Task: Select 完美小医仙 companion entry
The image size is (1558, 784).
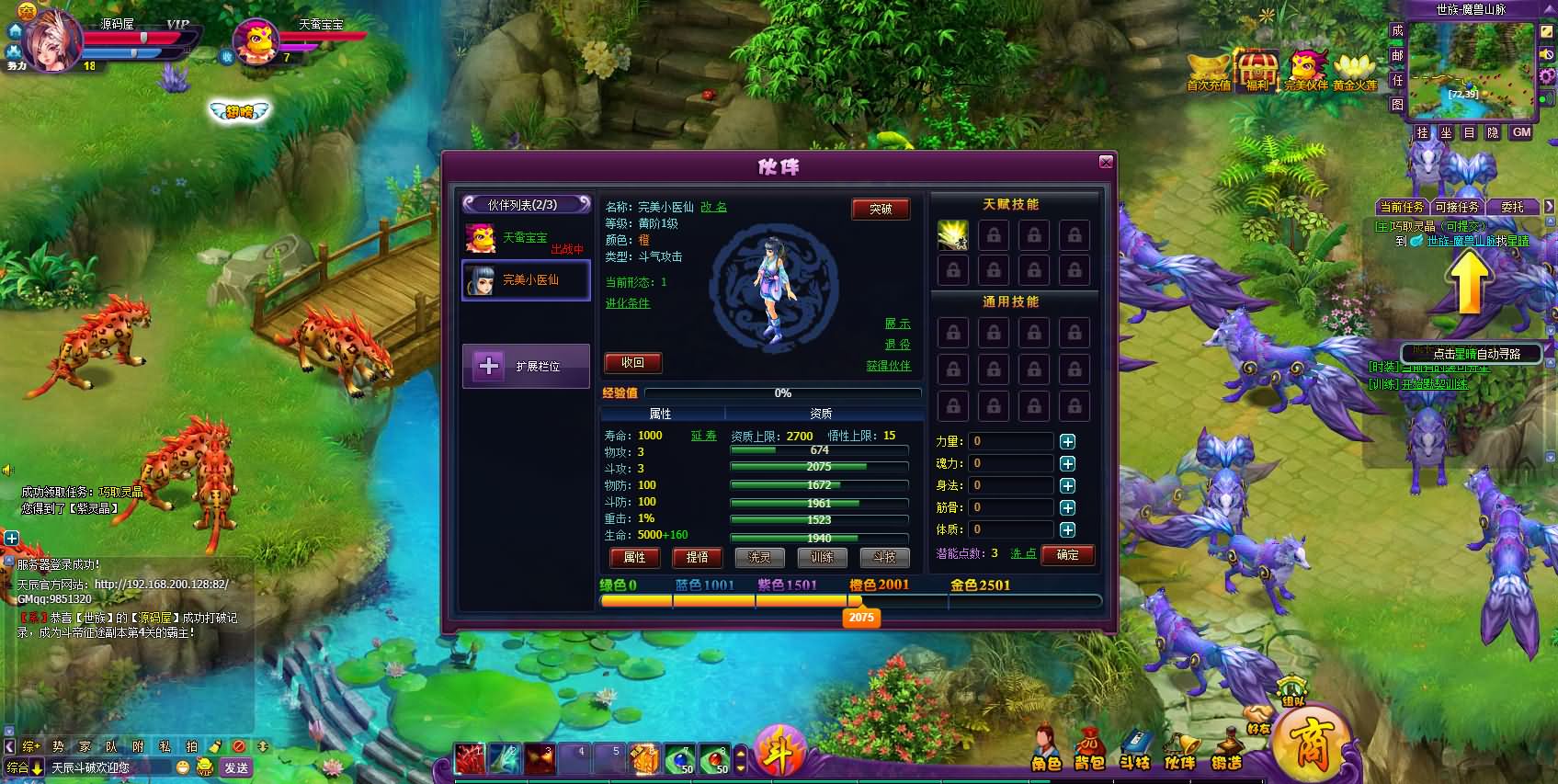Action: click(526, 280)
